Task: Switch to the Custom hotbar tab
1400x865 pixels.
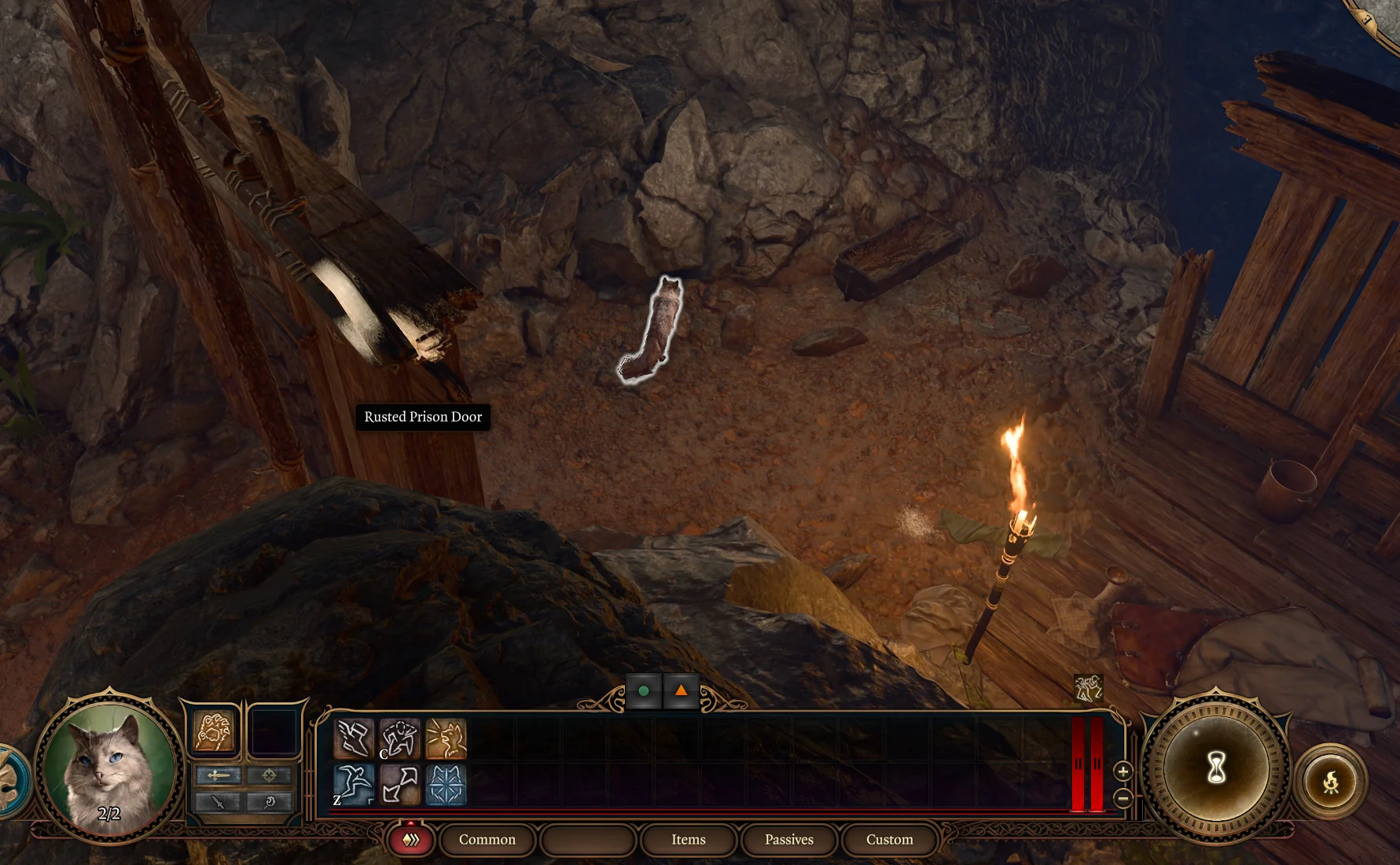Action: point(889,840)
